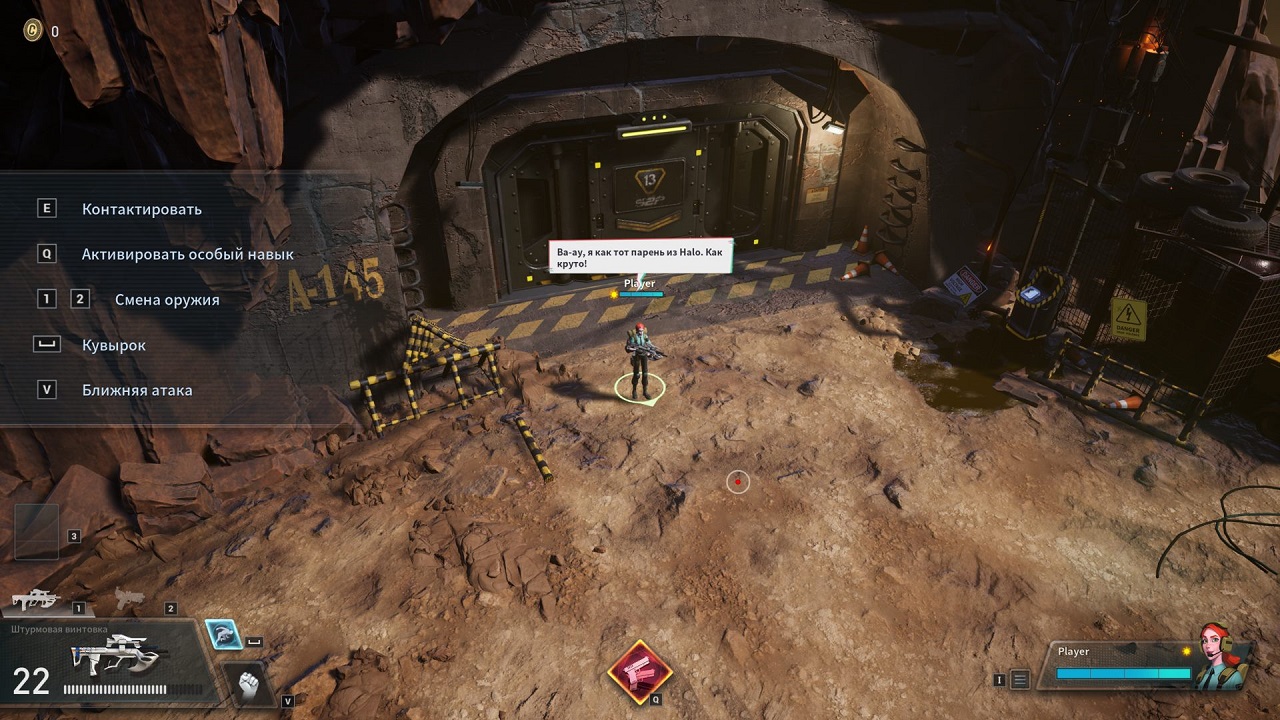Activate the dodge roll ability icon
The height and width of the screenshot is (720, 1280).
[222, 634]
